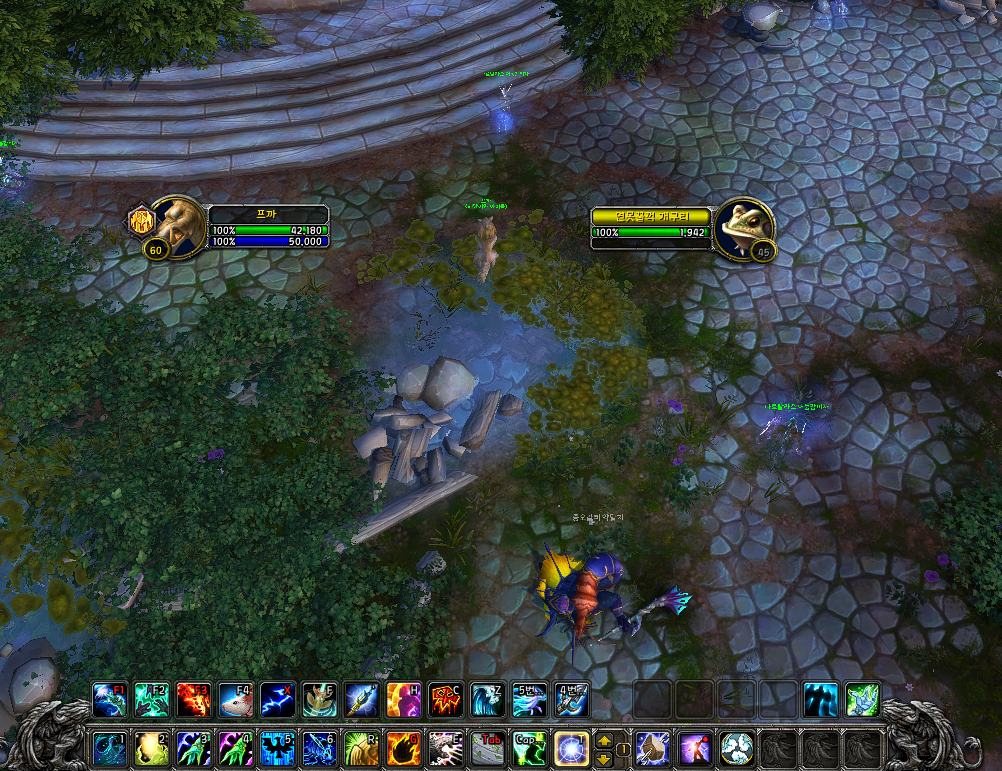Click the three-swirl circular ability icon
1002x771 pixels.
[x=735, y=748]
